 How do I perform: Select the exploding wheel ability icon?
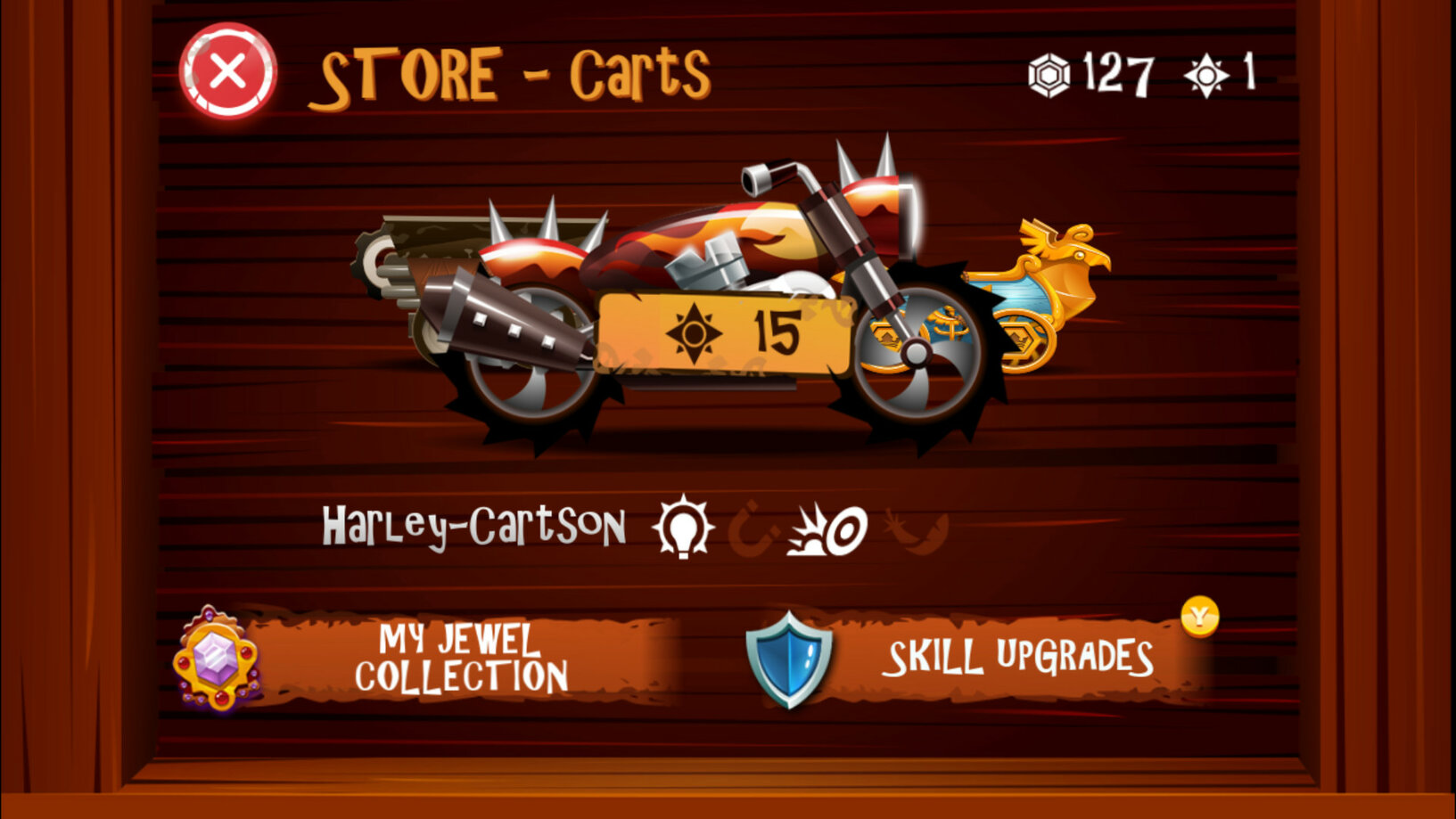[827, 530]
